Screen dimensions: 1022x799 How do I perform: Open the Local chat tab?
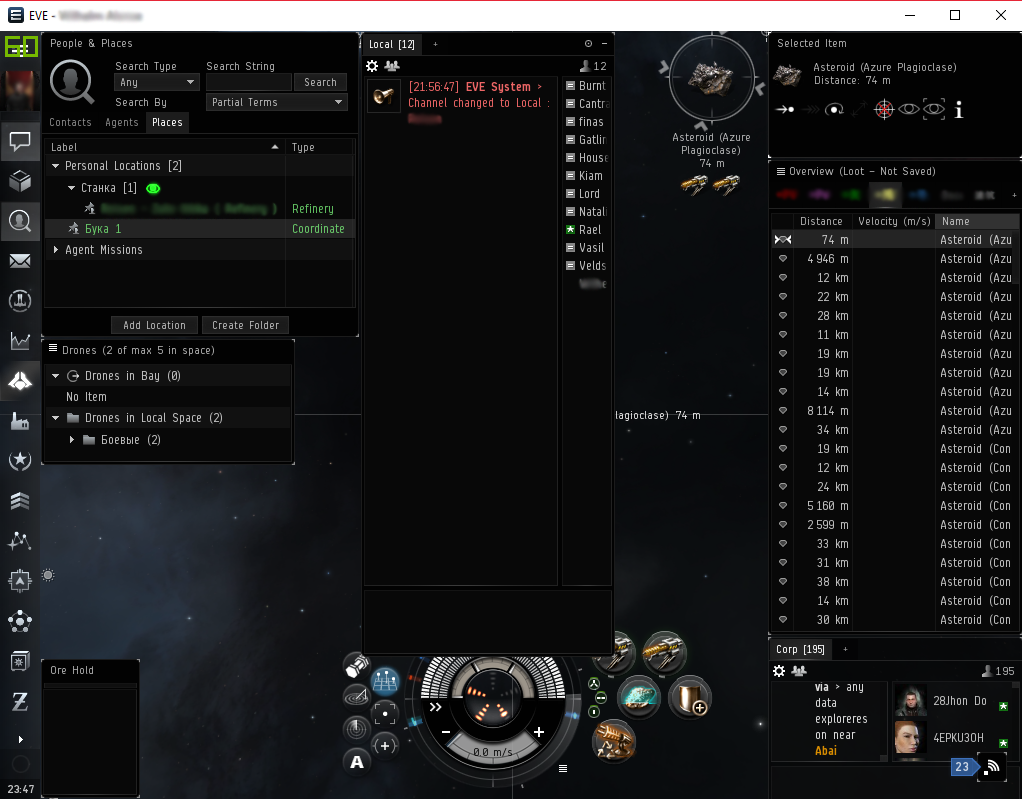(391, 44)
